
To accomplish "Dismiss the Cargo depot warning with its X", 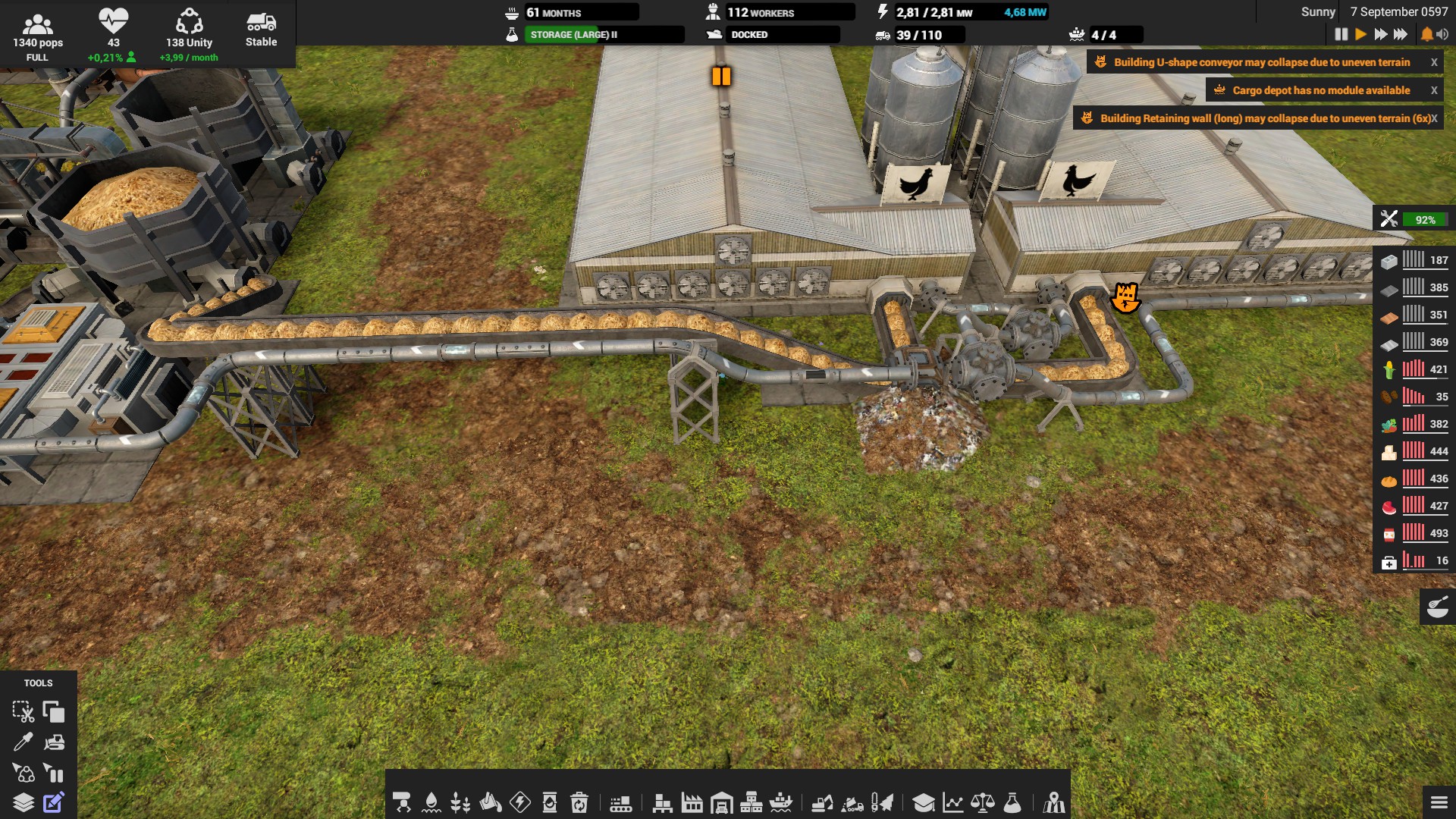I will 1434,89.
